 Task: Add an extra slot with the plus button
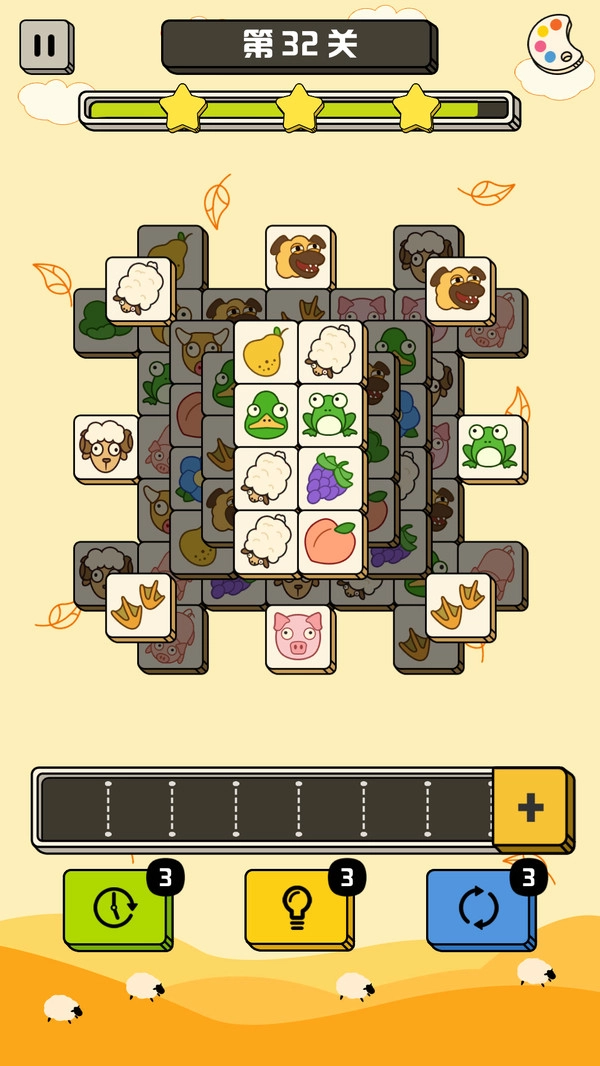pyautogui.click(x=530, y=807)
